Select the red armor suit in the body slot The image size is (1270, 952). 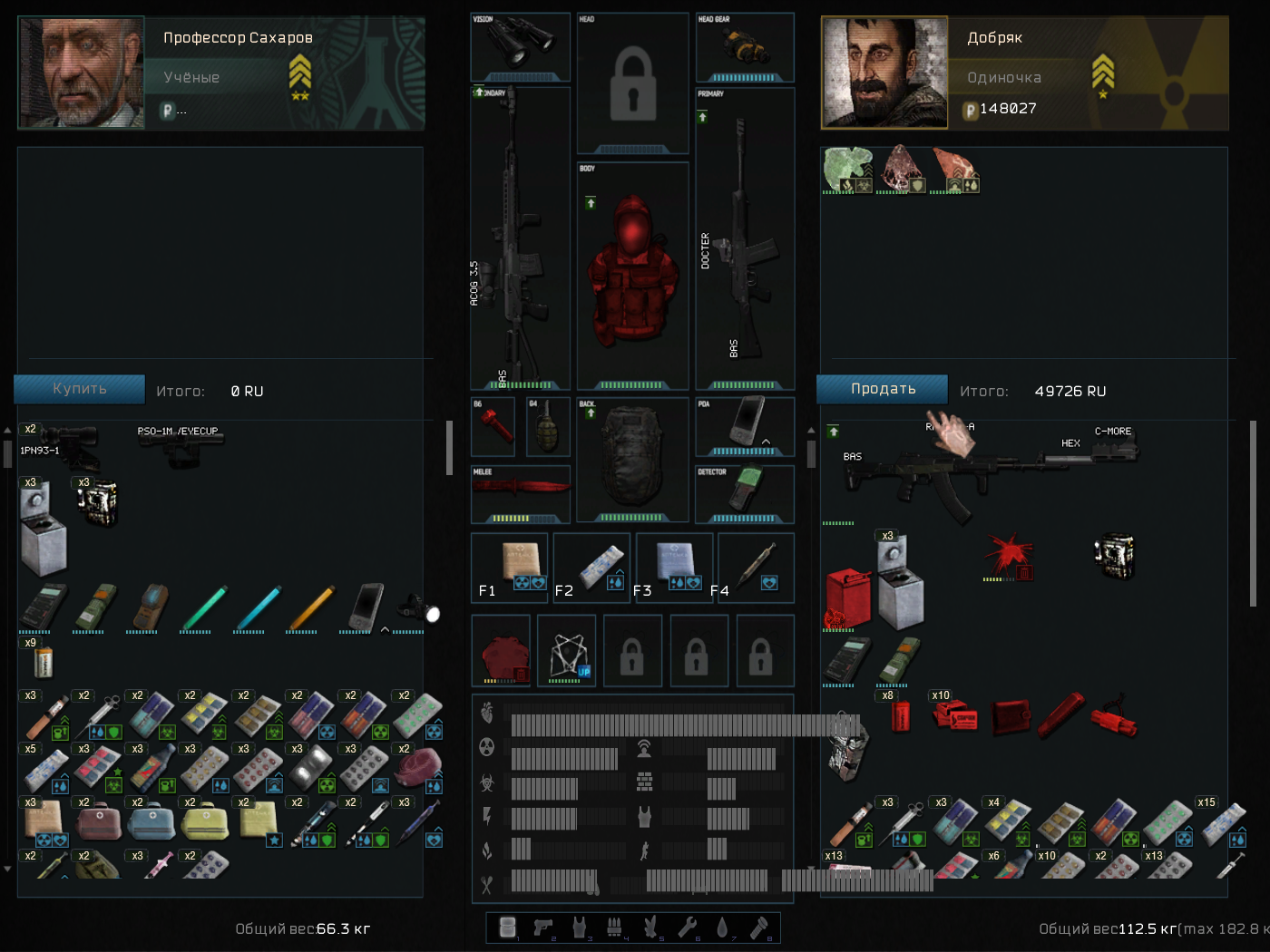pyautogui.click(x=632, y=272)
